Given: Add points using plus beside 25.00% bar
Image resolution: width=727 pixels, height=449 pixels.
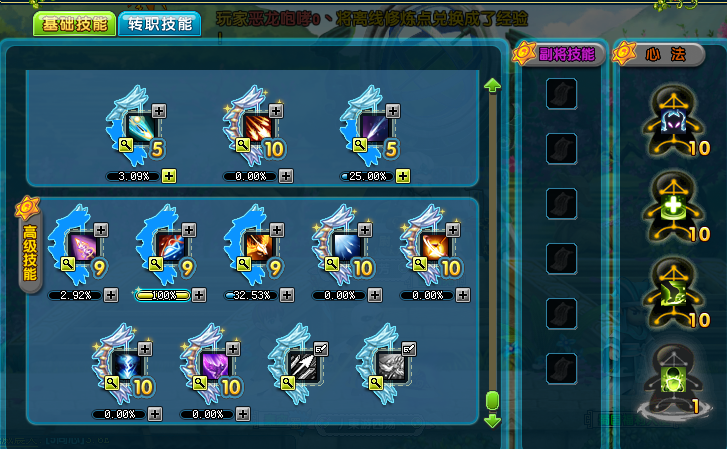Looking at the screenshot, I should [x=403, y=176].
